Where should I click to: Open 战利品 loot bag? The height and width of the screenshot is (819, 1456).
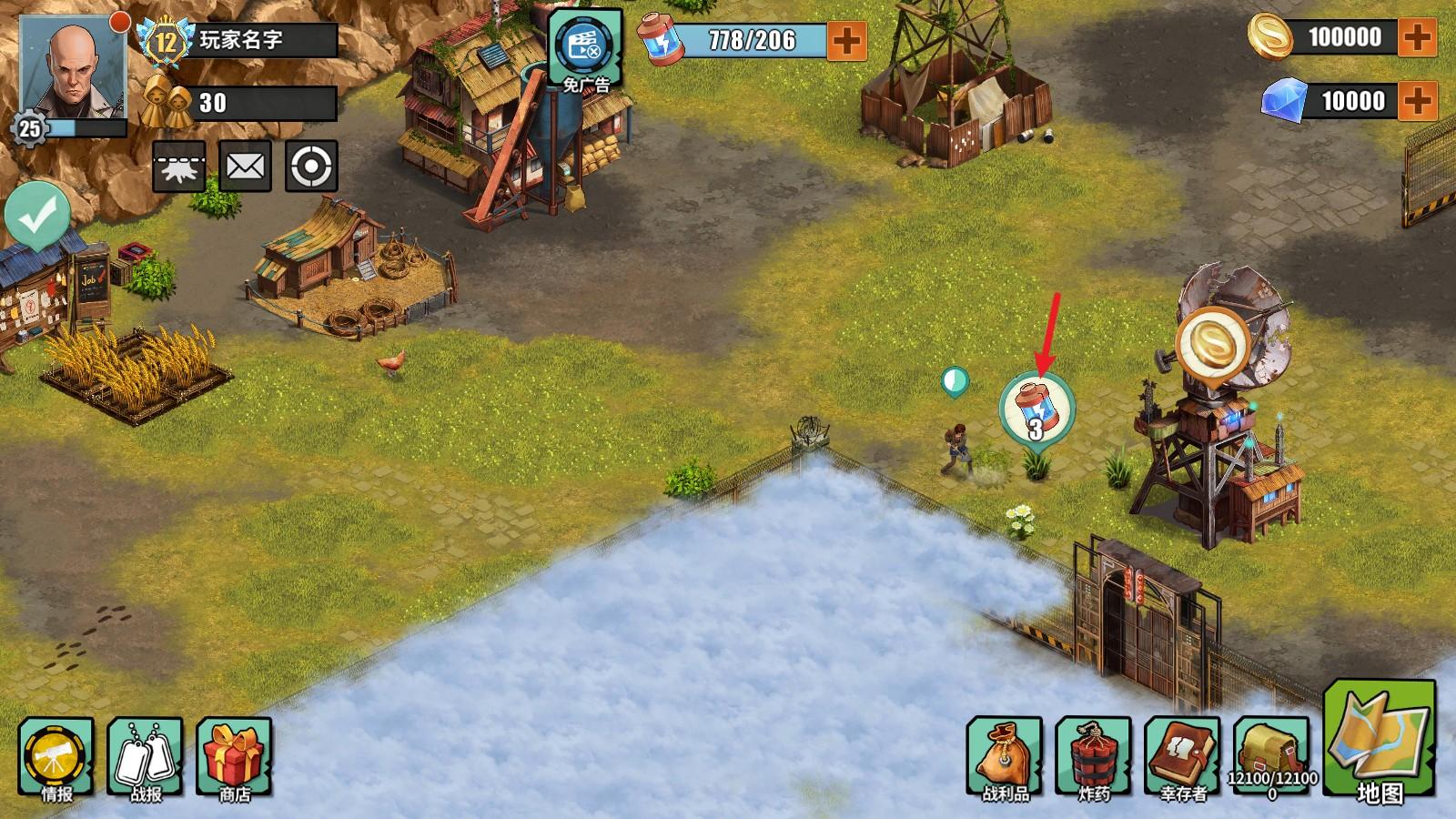pyautogui.click(x=1005, y=760)
